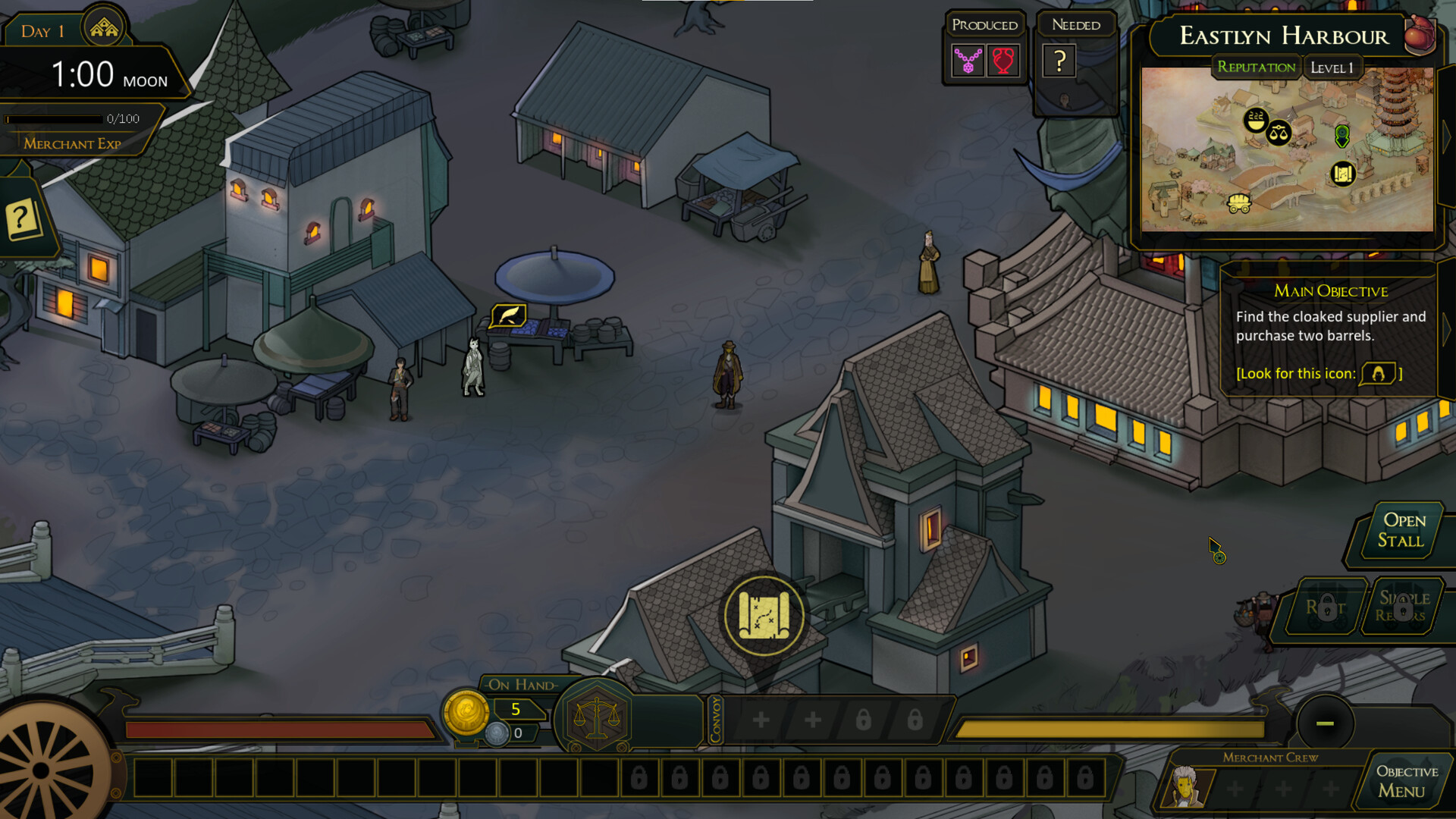
Task: Expand the Needed panel question mark entry
Action: (1061, 61)
